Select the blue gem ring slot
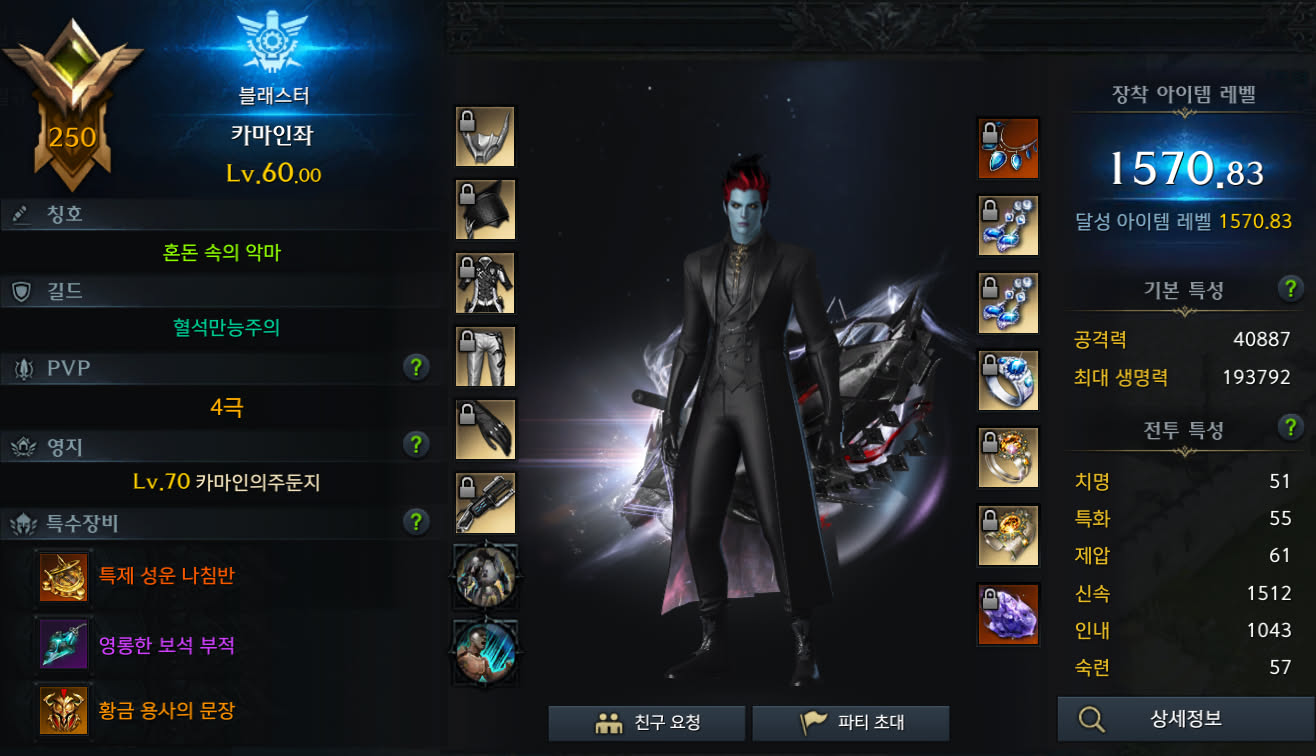Image resolution: width=1316 pixels, height=756 pixels. (x=1008, y=380)
